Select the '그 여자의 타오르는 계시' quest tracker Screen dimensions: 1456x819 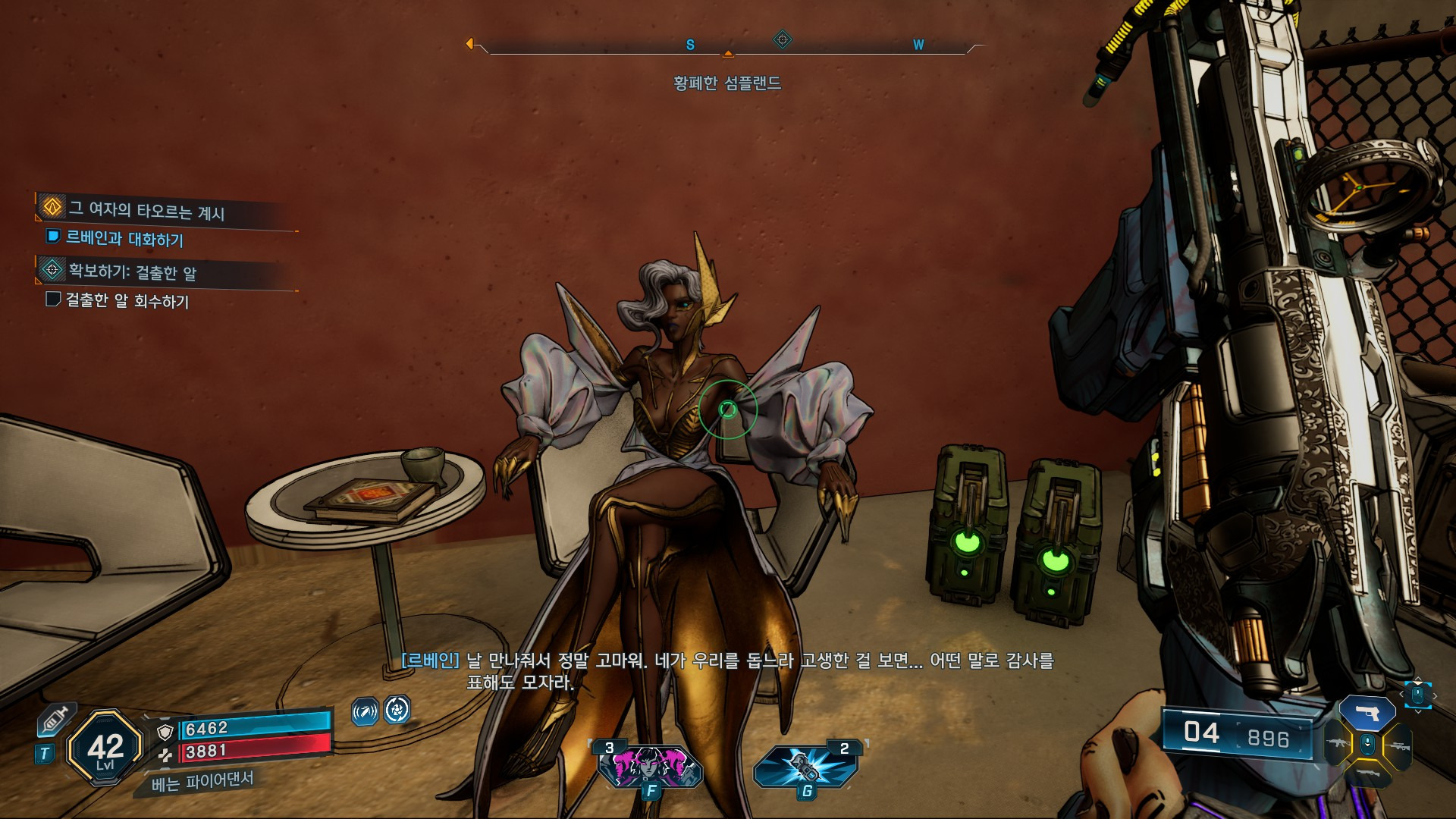[x=146, y=210]
